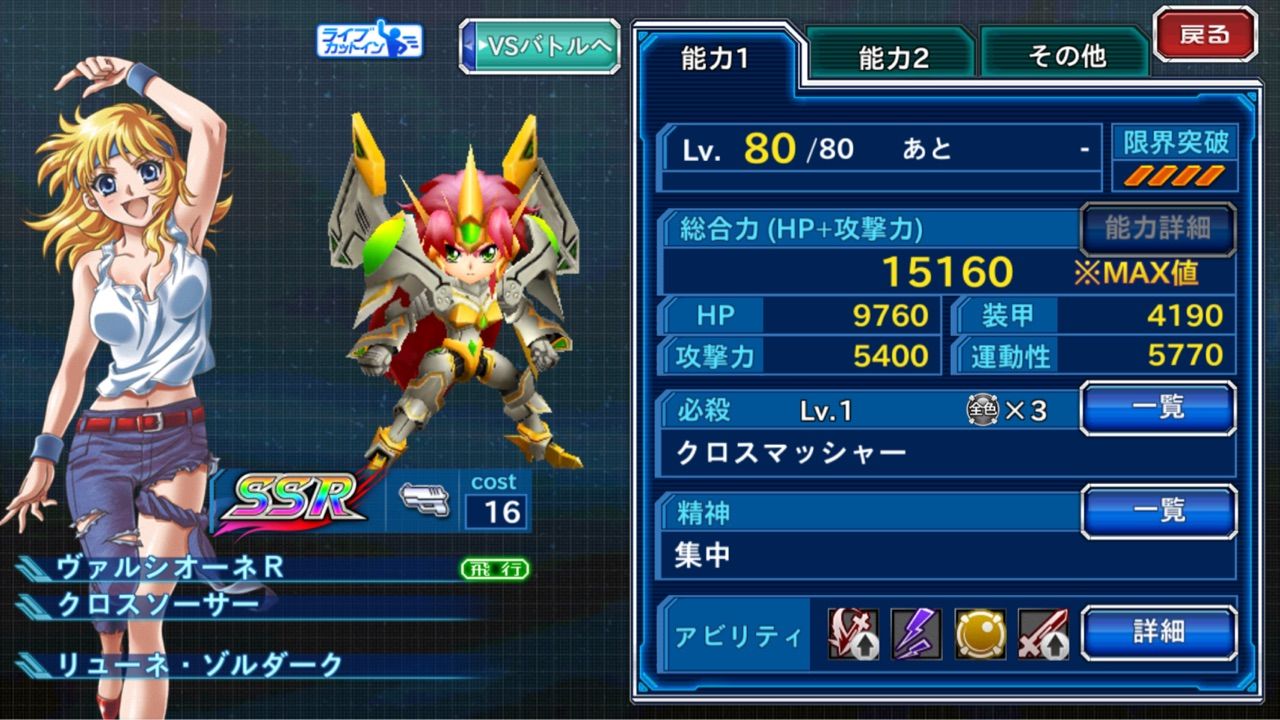This screenshot has height=720, width=1280.
Task: Switch to the 能力2 tab
Action: tap(891, 57)
